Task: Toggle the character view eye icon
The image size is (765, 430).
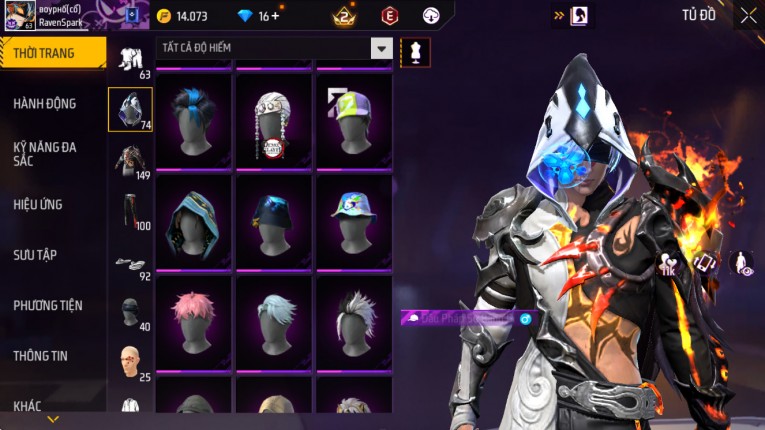Action: click(x=743, y=264)
